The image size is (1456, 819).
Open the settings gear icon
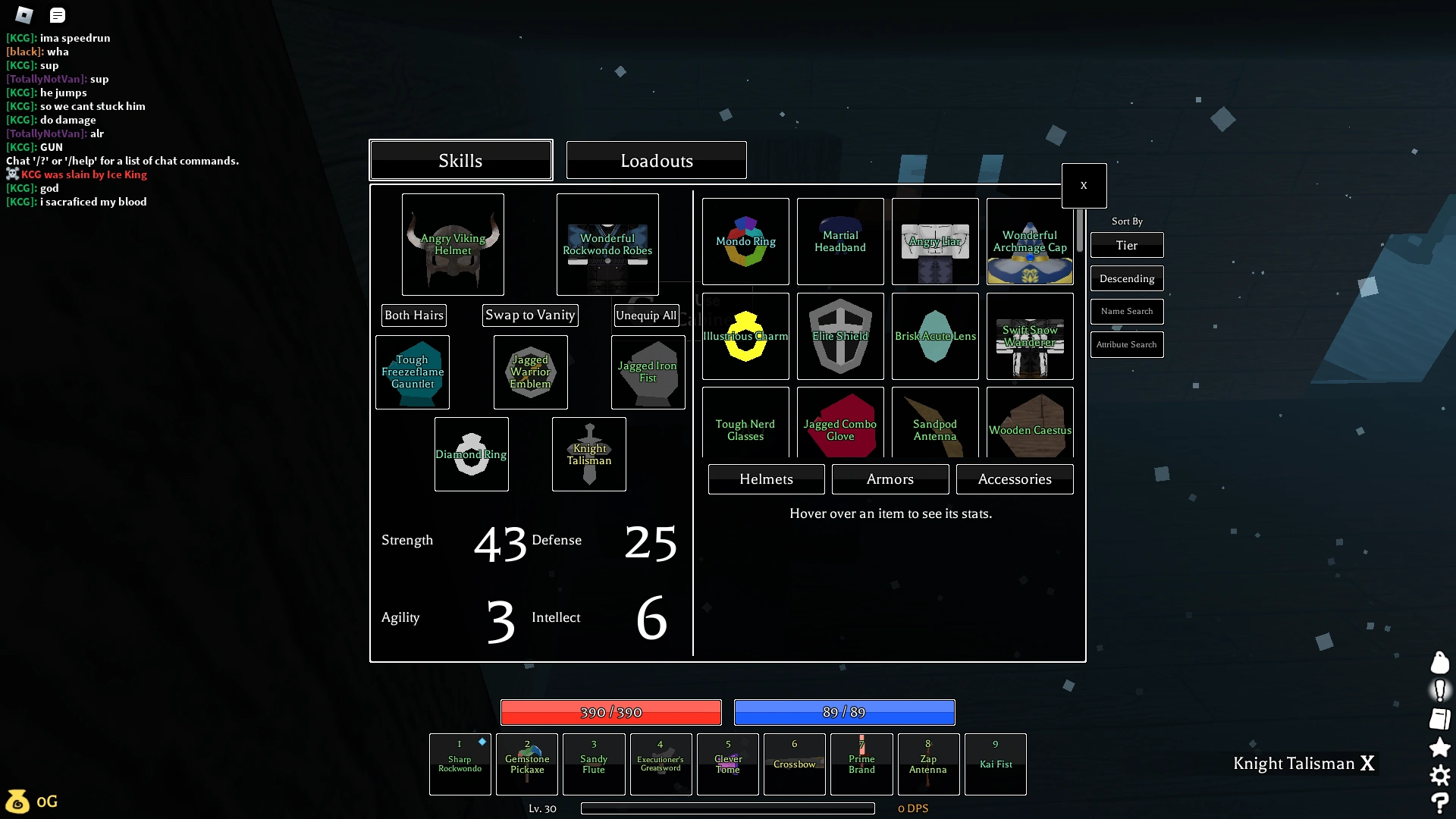tap(1439, 775)
